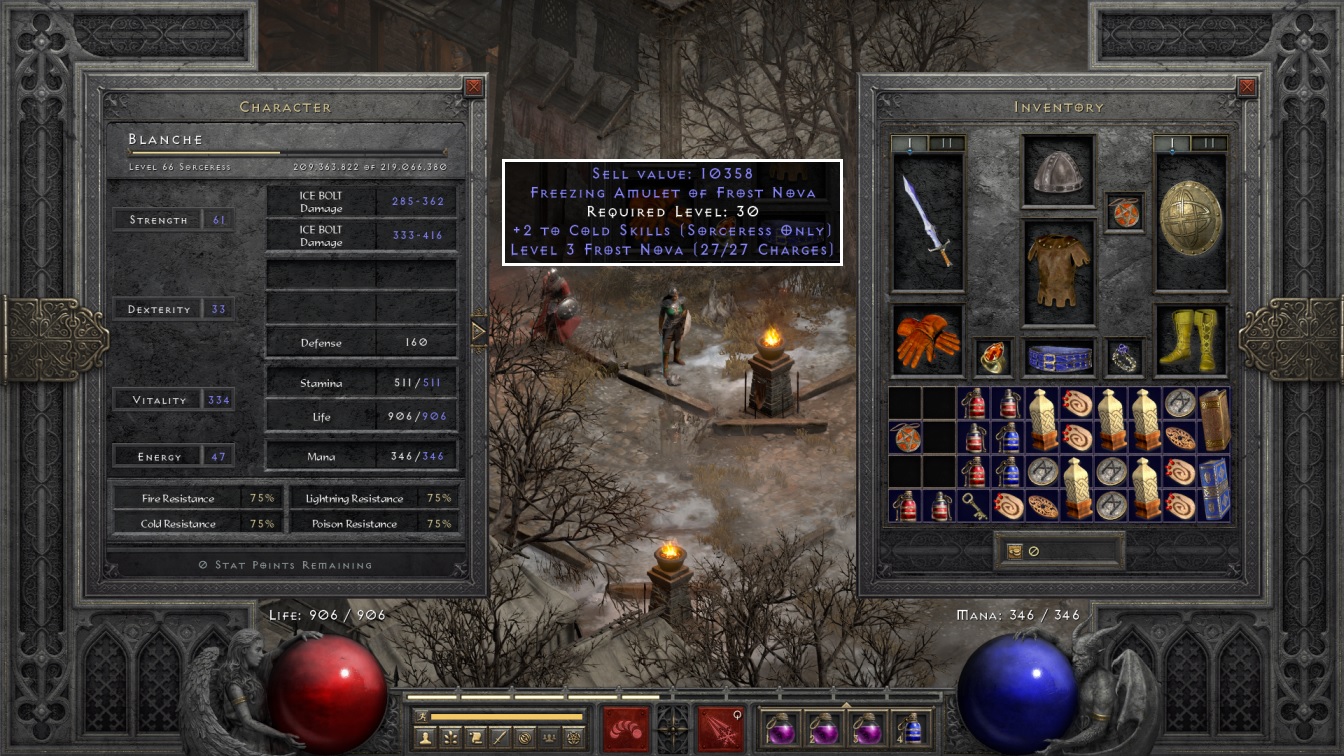Select the orange gloves slot
1344x756 pixels.
click(x=927, y=340)
